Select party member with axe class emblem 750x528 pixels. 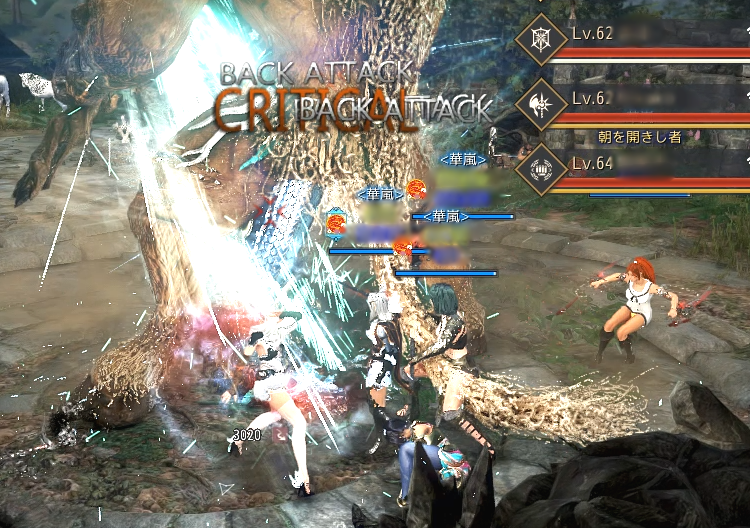pos(541,103)
